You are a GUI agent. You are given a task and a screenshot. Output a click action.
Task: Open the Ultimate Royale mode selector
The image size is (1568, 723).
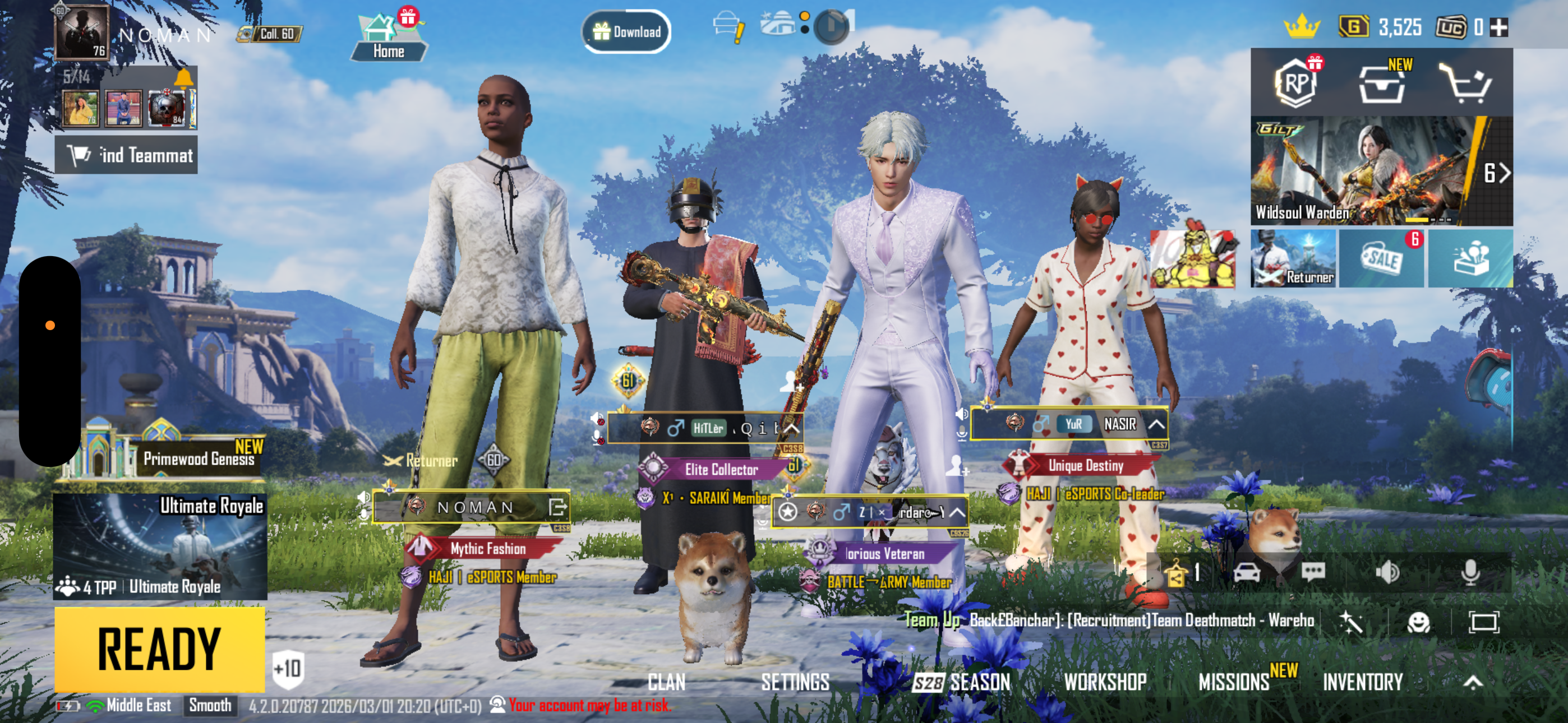(x=159, y=546)
